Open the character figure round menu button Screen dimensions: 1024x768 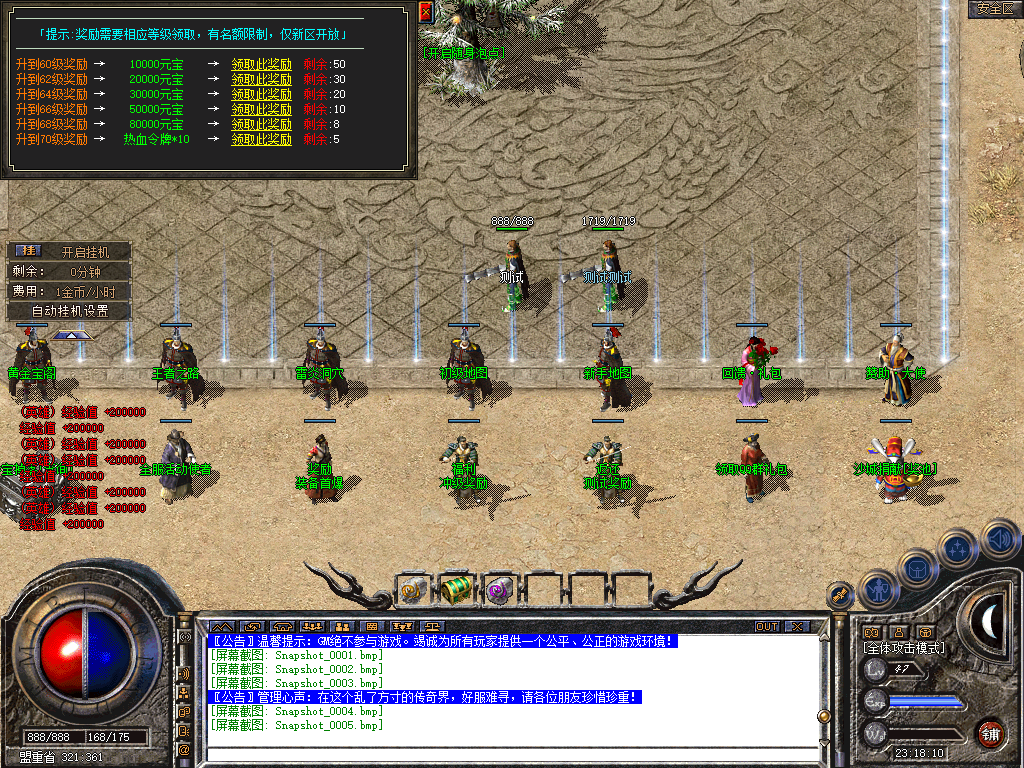877,589
